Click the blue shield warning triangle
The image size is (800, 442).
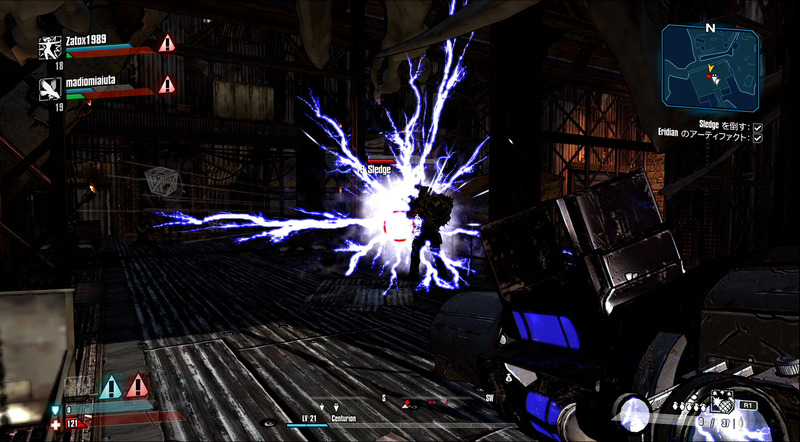point(110,386)
